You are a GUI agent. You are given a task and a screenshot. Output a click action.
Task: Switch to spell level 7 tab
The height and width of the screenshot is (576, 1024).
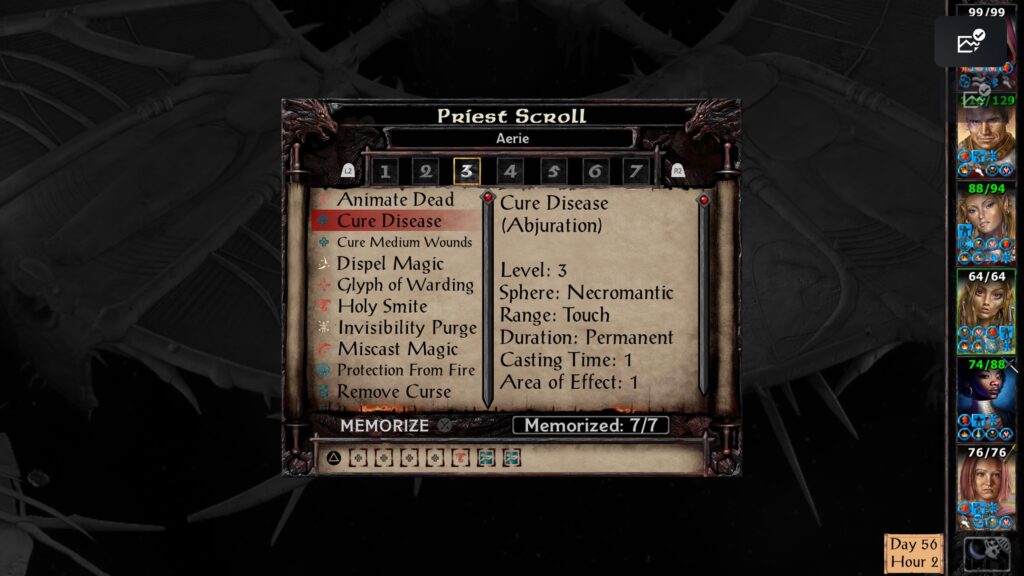click(635, 171)
